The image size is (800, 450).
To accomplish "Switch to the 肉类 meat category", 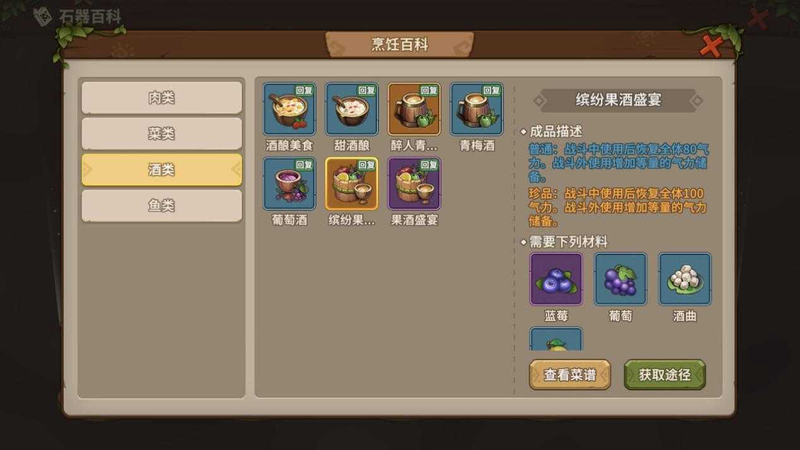I will coord(161,98).
